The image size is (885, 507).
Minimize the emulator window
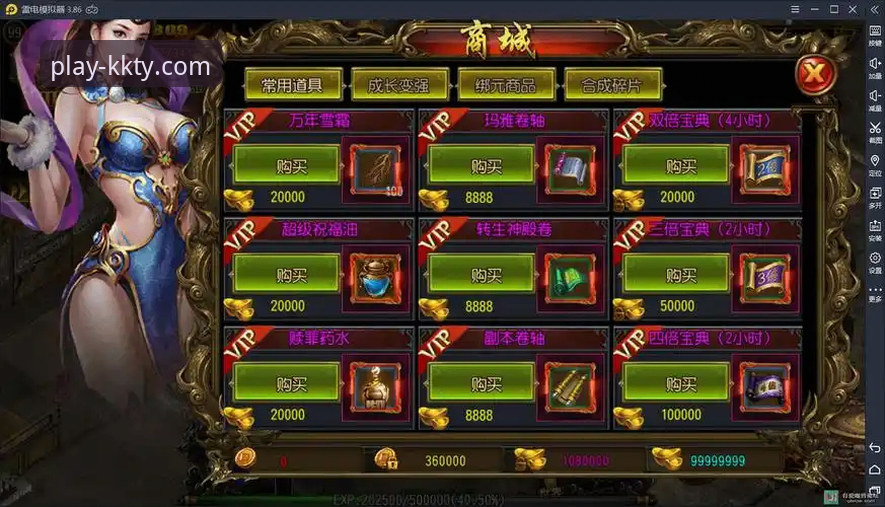[x=812, y=9]
